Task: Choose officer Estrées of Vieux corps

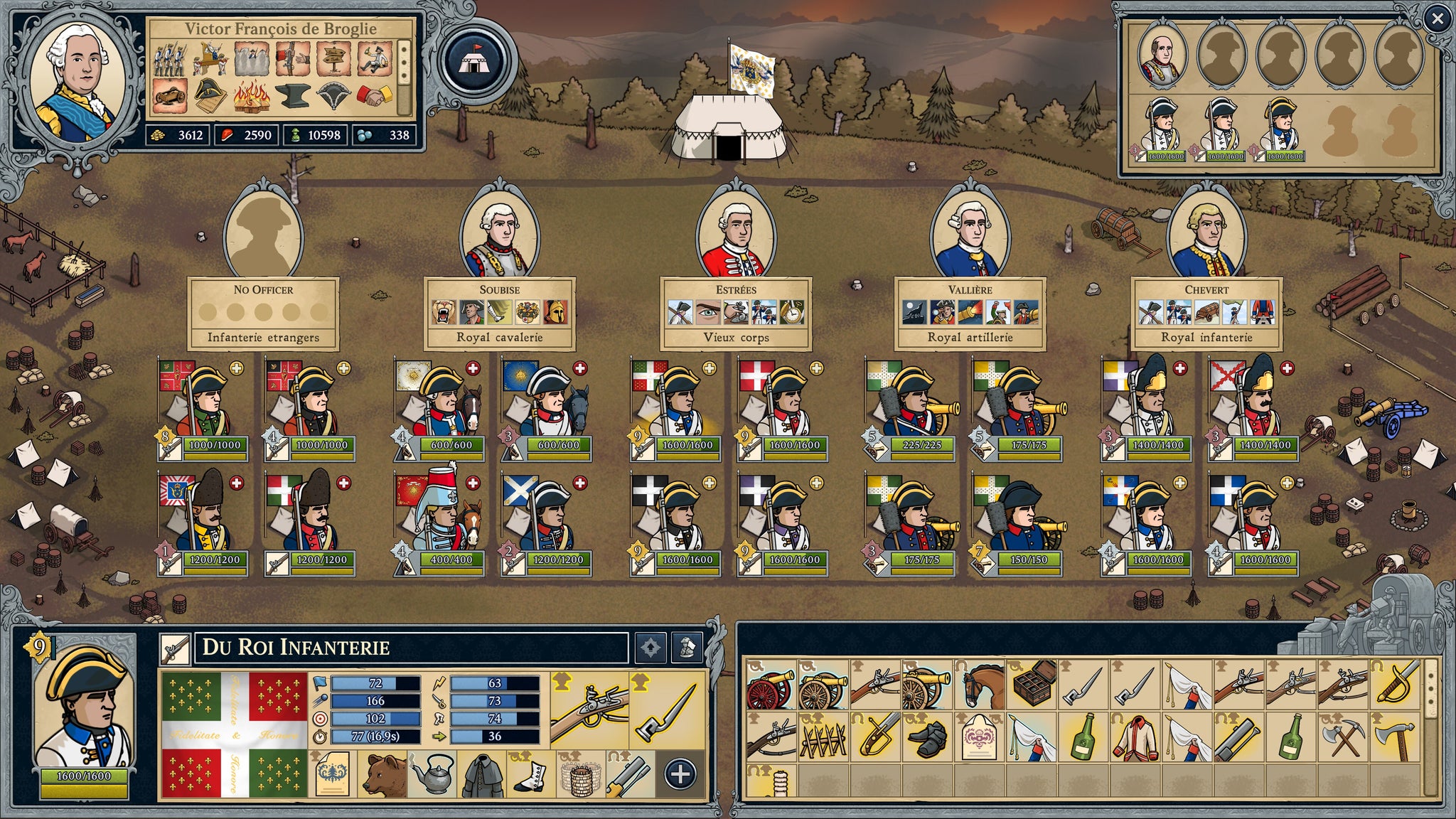Action: (x=736, y=235)
